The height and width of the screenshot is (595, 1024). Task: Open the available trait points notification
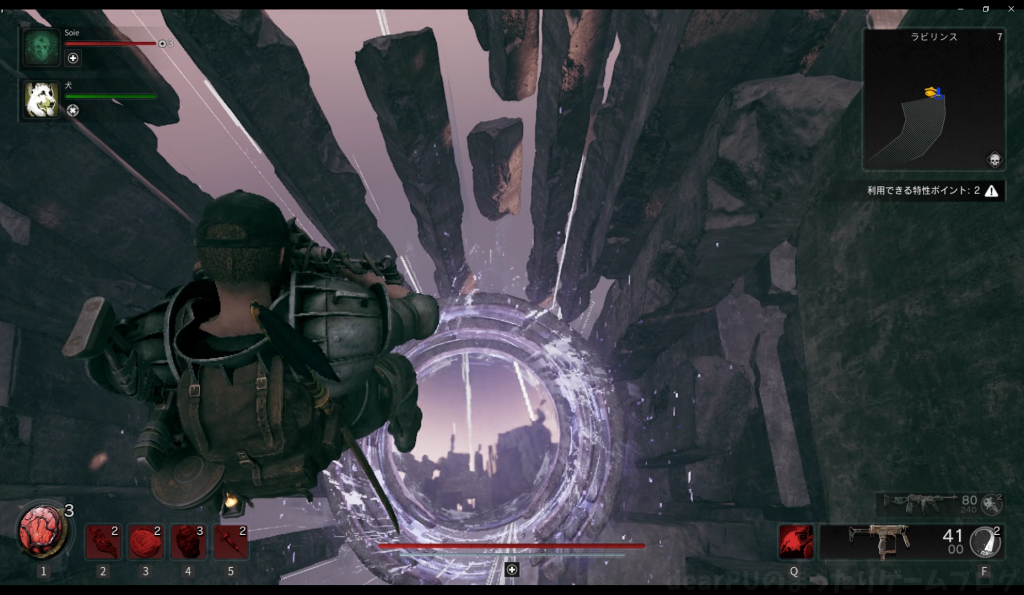click(935, 190)
